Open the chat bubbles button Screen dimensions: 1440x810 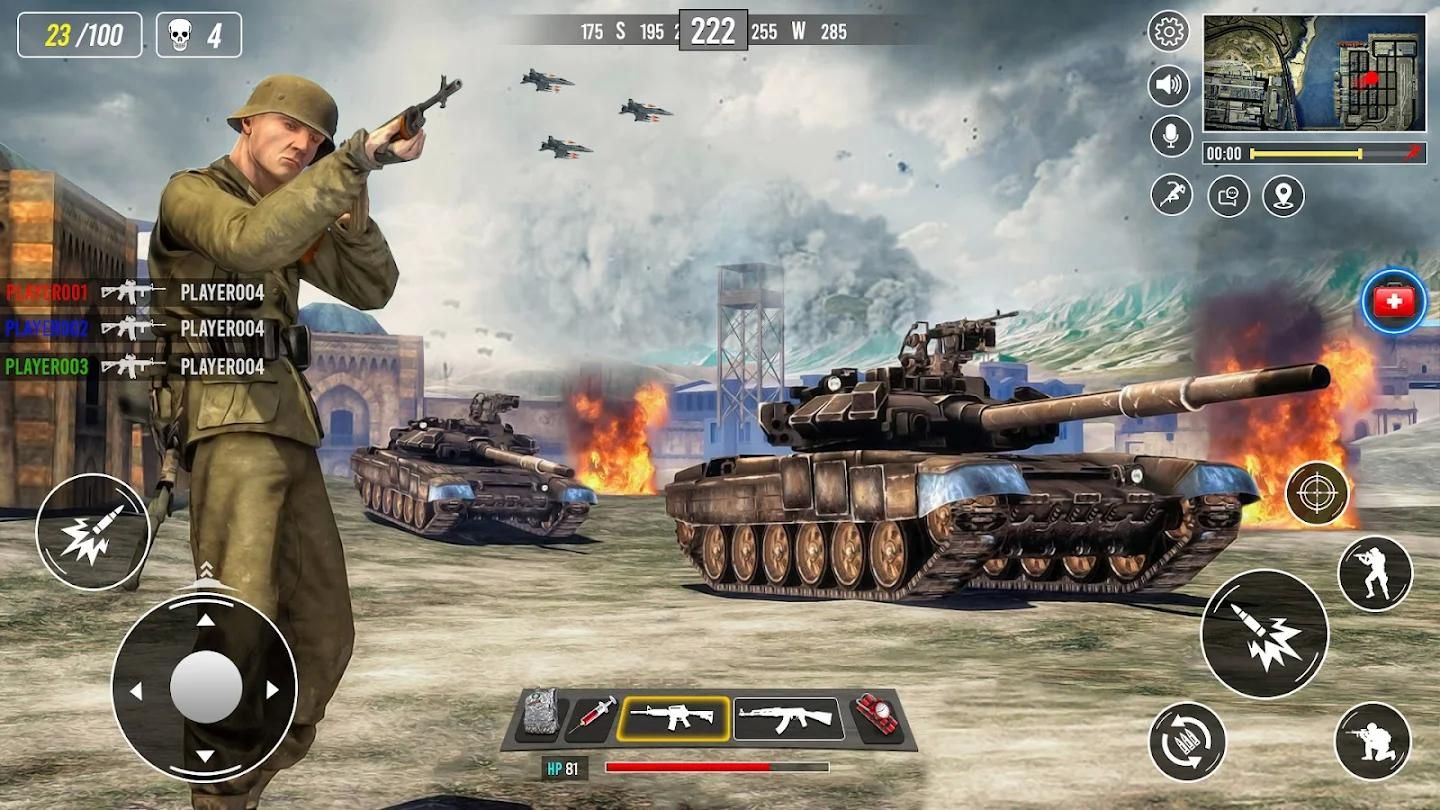click(x=1228, y=195)
